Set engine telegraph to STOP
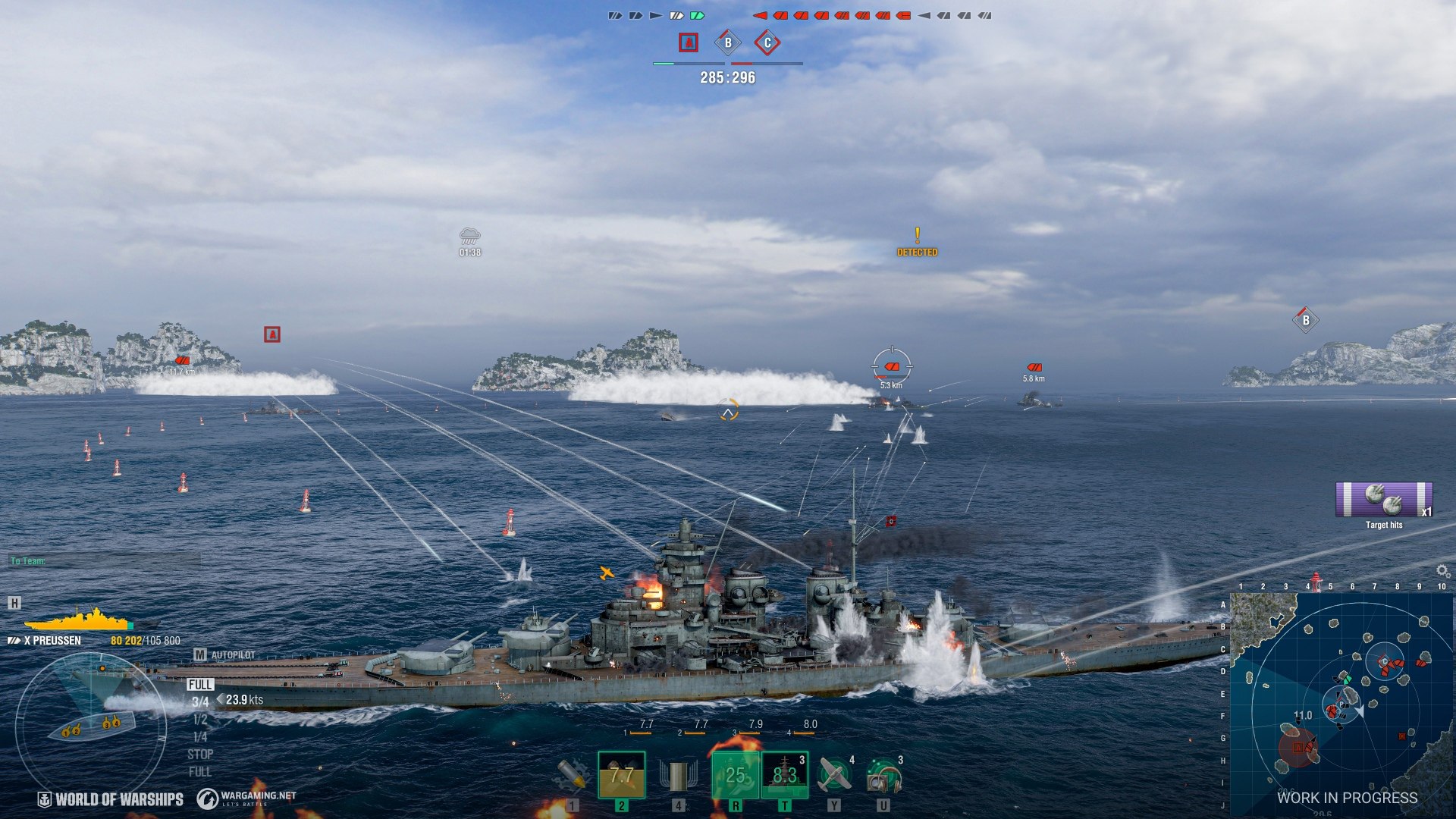This screenshot has width=1456, height=819. point(200,755)
